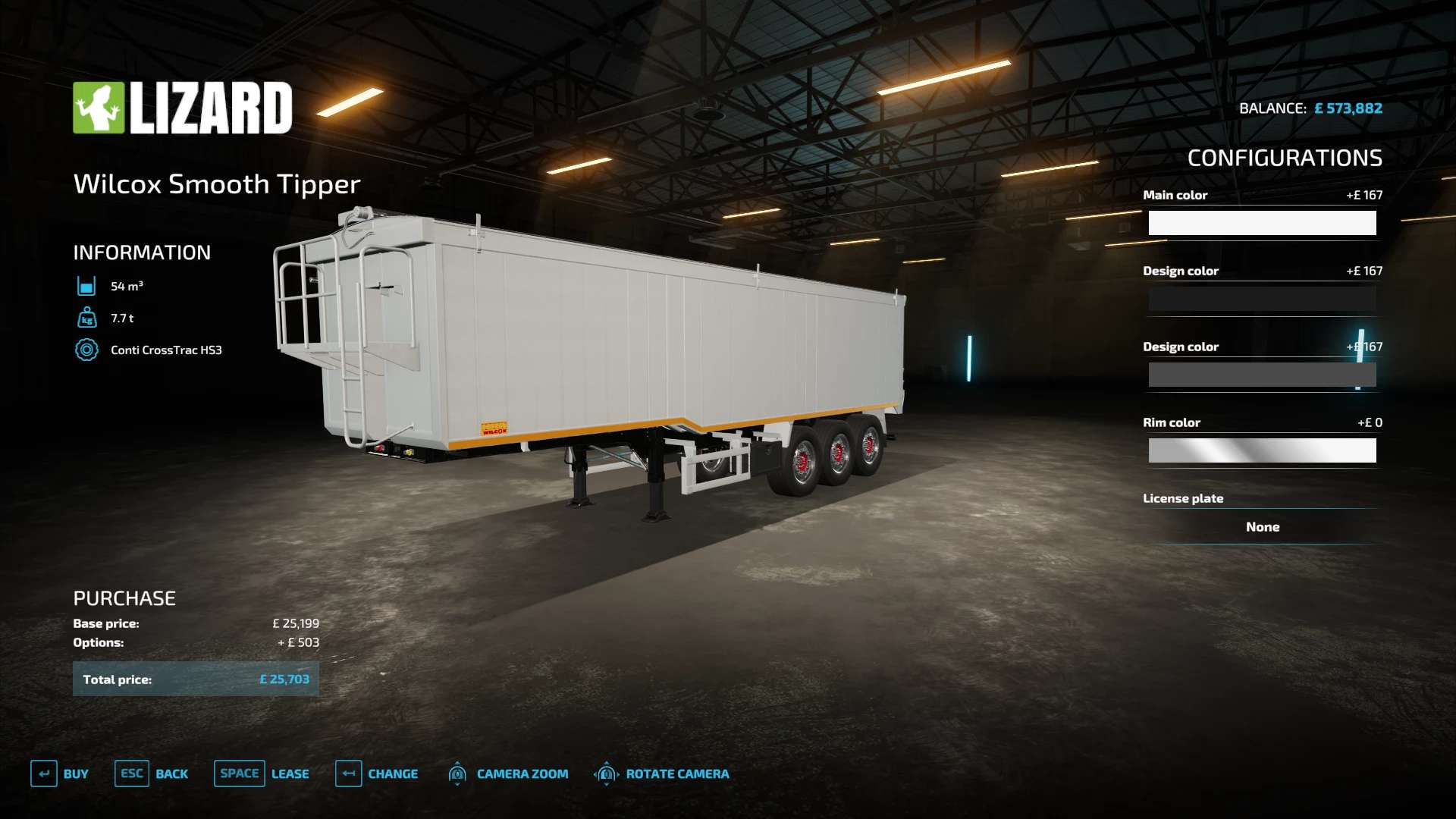Lease the trailer instead of buying
Image resolution: width=1456 pixels, height=819 pixels.
tap(262, 773)
